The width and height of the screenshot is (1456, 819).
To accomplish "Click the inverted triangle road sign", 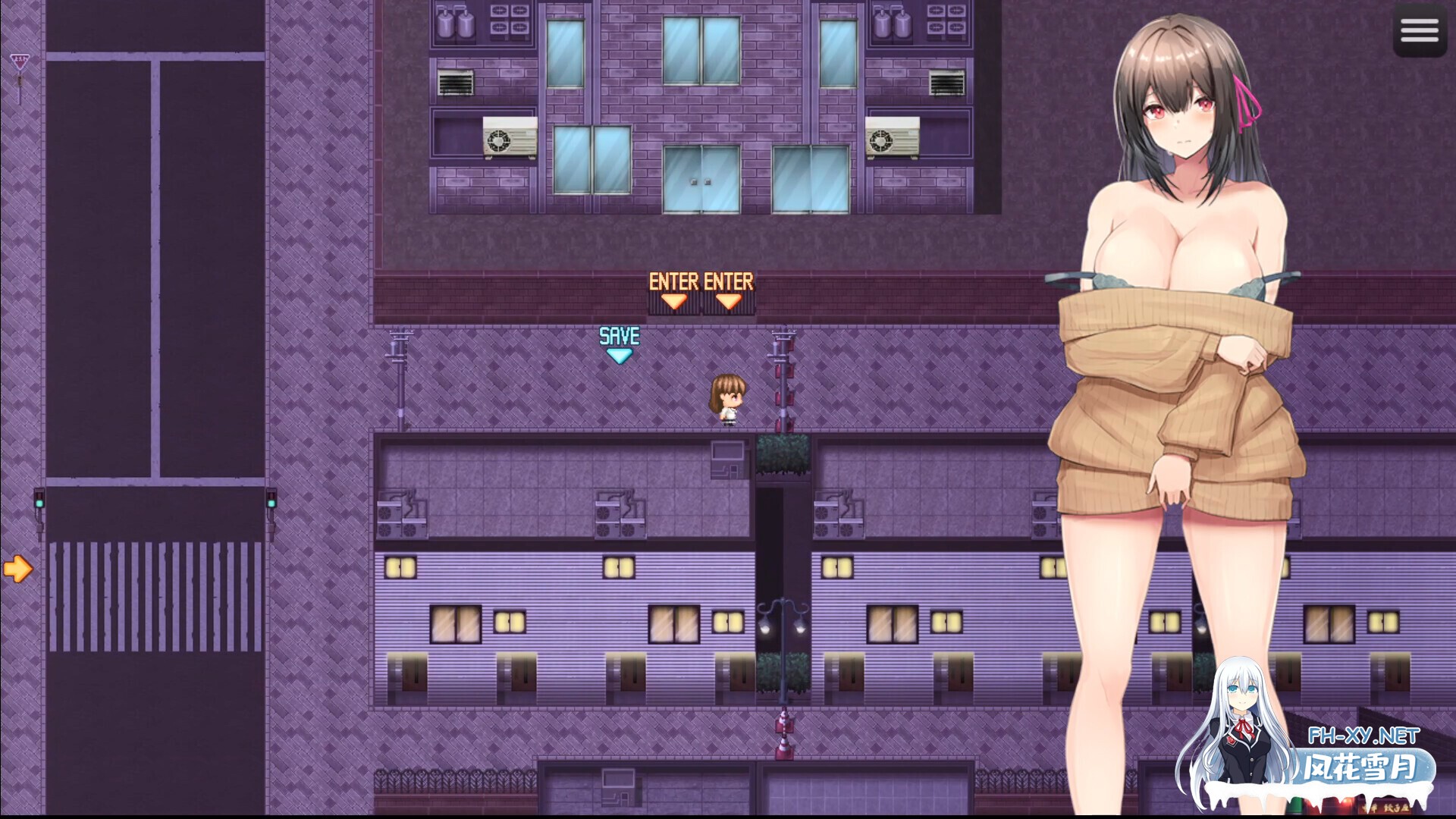I will [20, 61].
